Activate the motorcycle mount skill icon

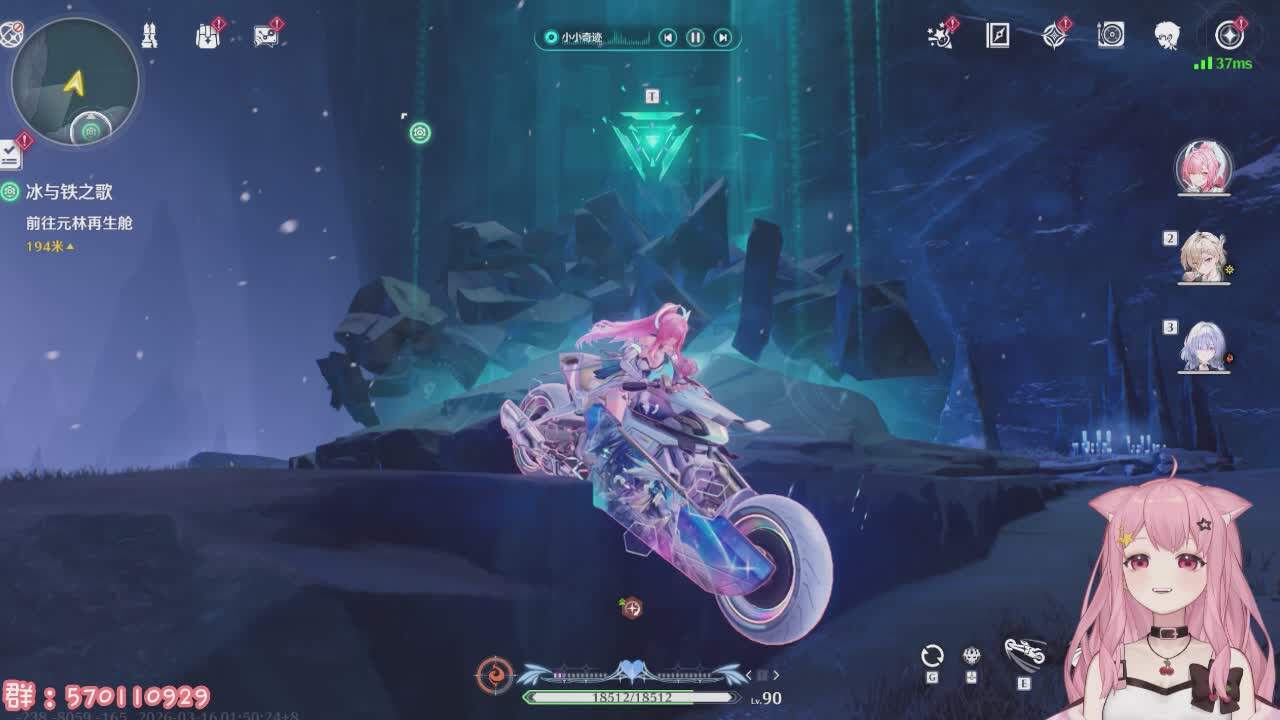(x=1024, y=653)
